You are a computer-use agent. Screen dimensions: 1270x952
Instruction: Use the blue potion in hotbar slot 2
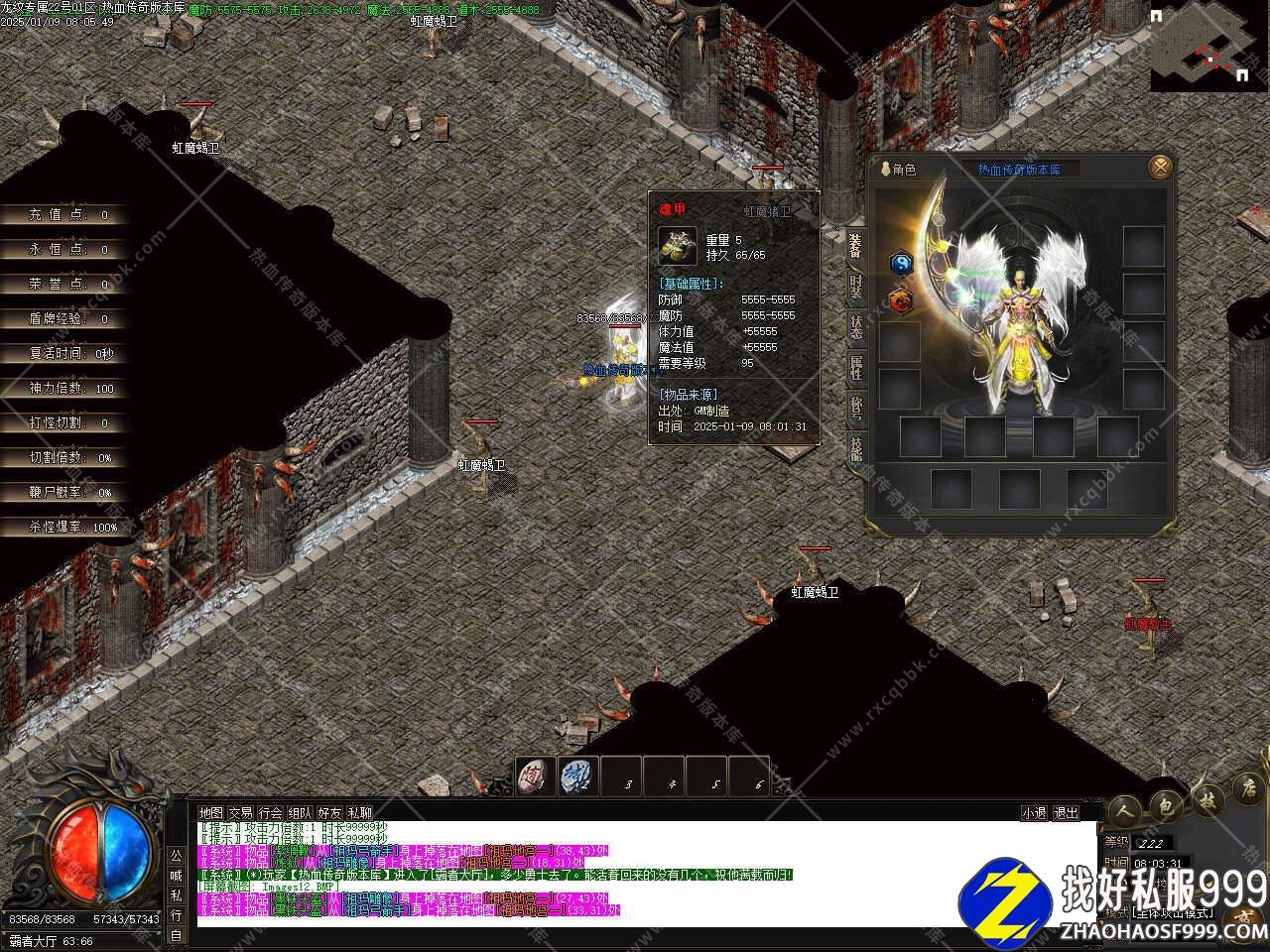coord(578,776)
